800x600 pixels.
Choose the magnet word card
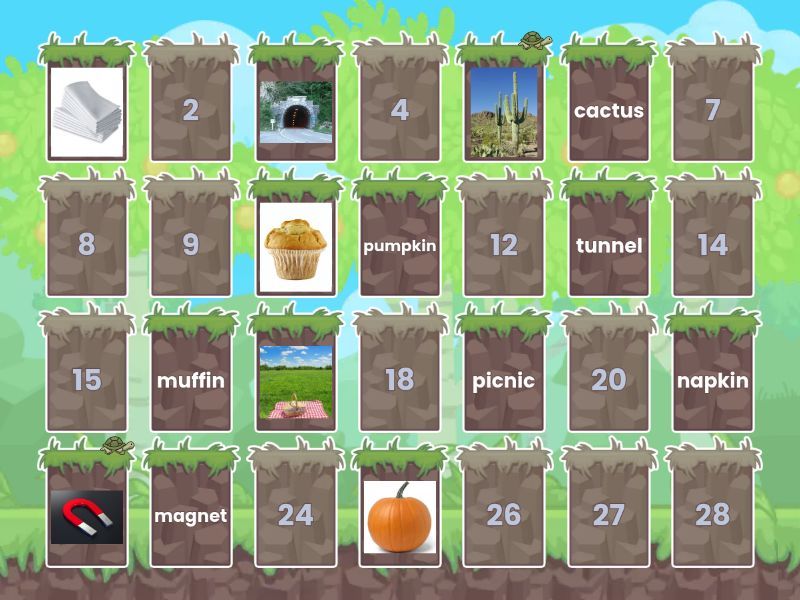(191, 515)
